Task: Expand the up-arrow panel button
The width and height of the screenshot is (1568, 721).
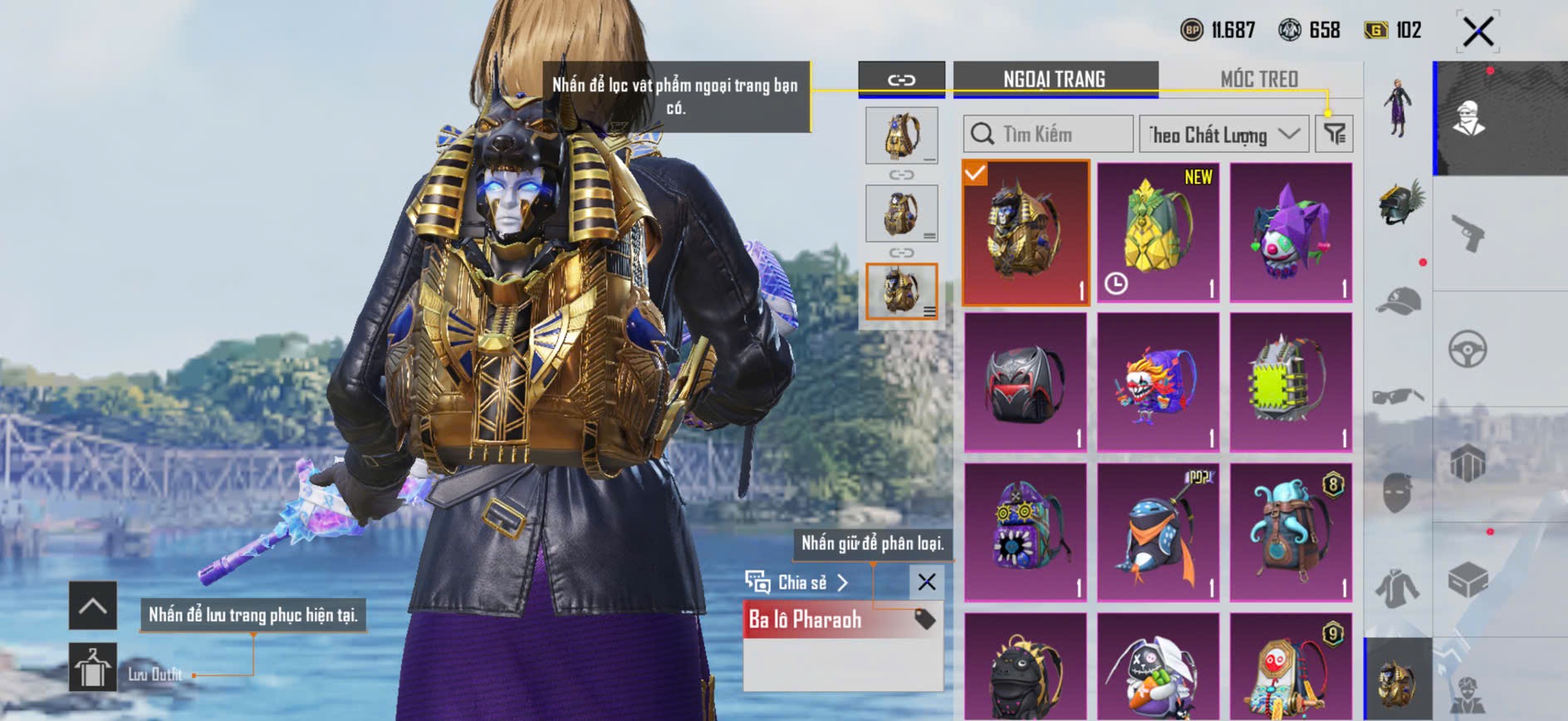Action: 92,606
